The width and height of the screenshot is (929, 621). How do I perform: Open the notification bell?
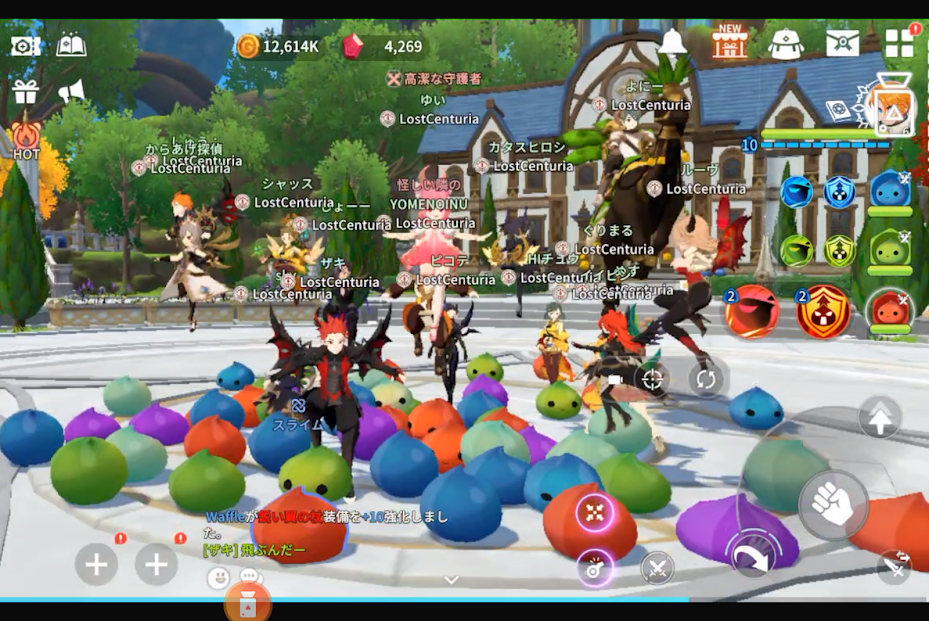(673, 43)
